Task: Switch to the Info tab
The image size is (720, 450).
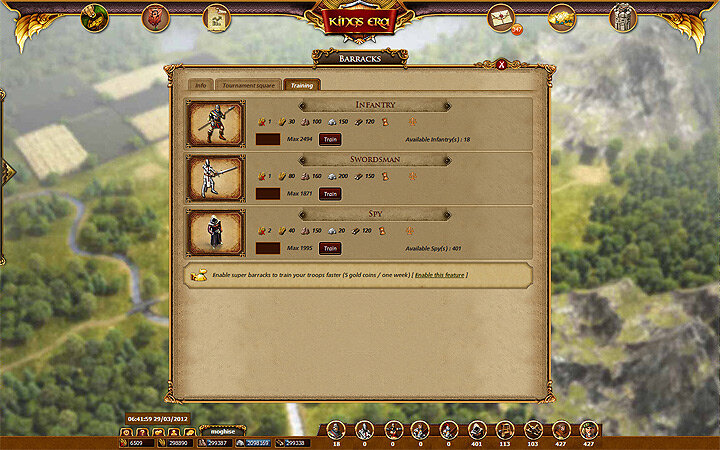Action: pos(200,85)
